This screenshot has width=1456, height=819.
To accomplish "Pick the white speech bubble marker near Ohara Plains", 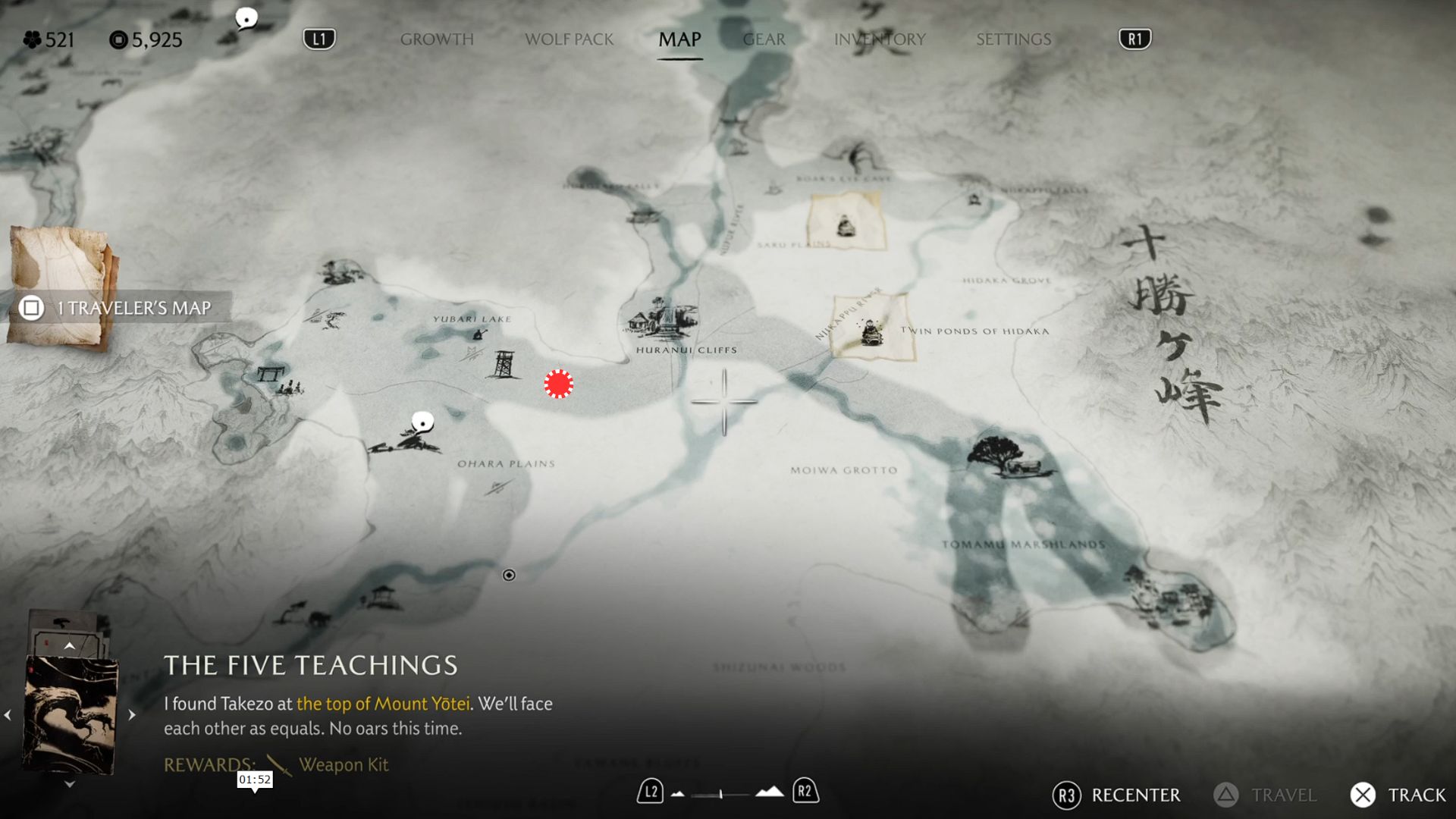I will tap(422, 422).
